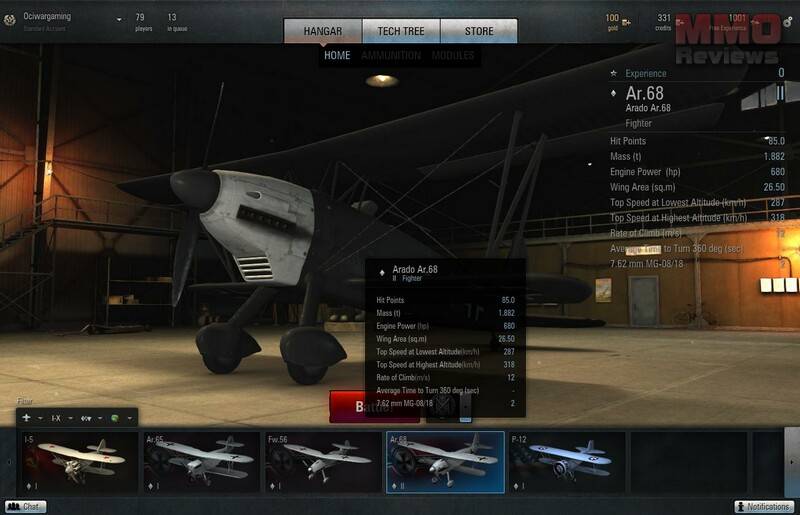Open the Store tab

click(479, 31)
